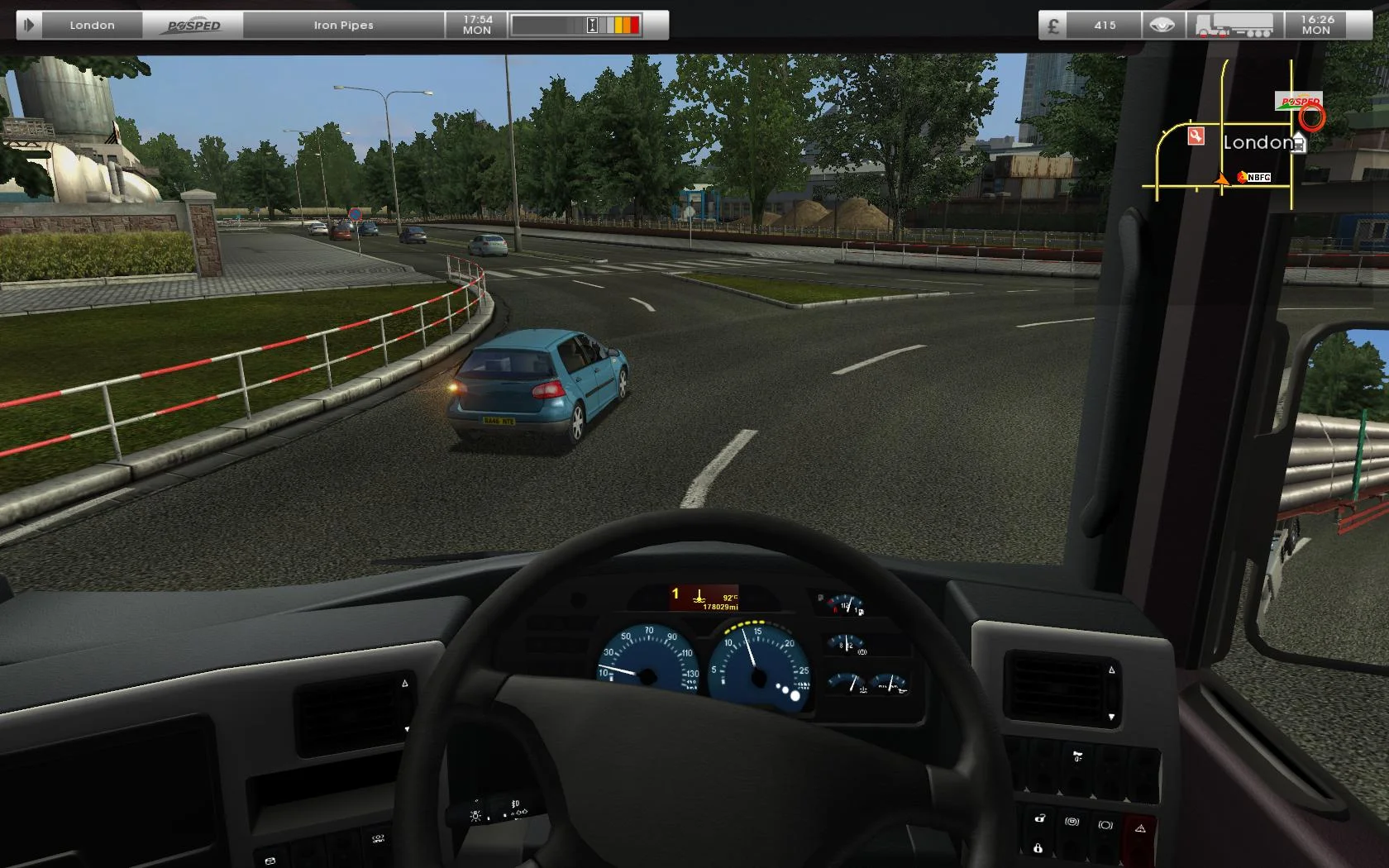Click the POSPED depot marker on the minimap
1389x868 pixels.
click(1298, 101)
